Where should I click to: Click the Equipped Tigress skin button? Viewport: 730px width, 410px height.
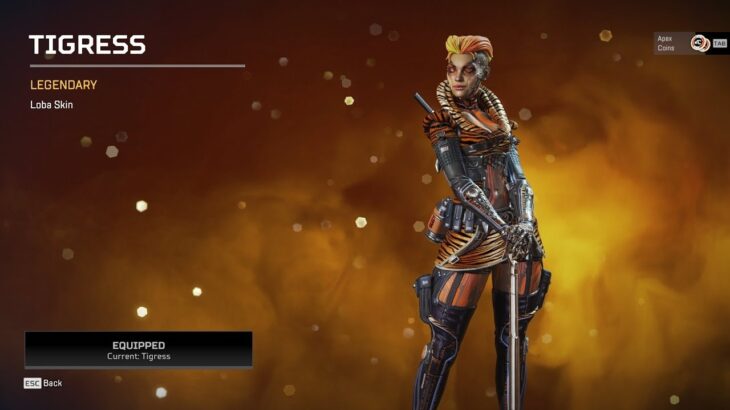click(138, 350)
